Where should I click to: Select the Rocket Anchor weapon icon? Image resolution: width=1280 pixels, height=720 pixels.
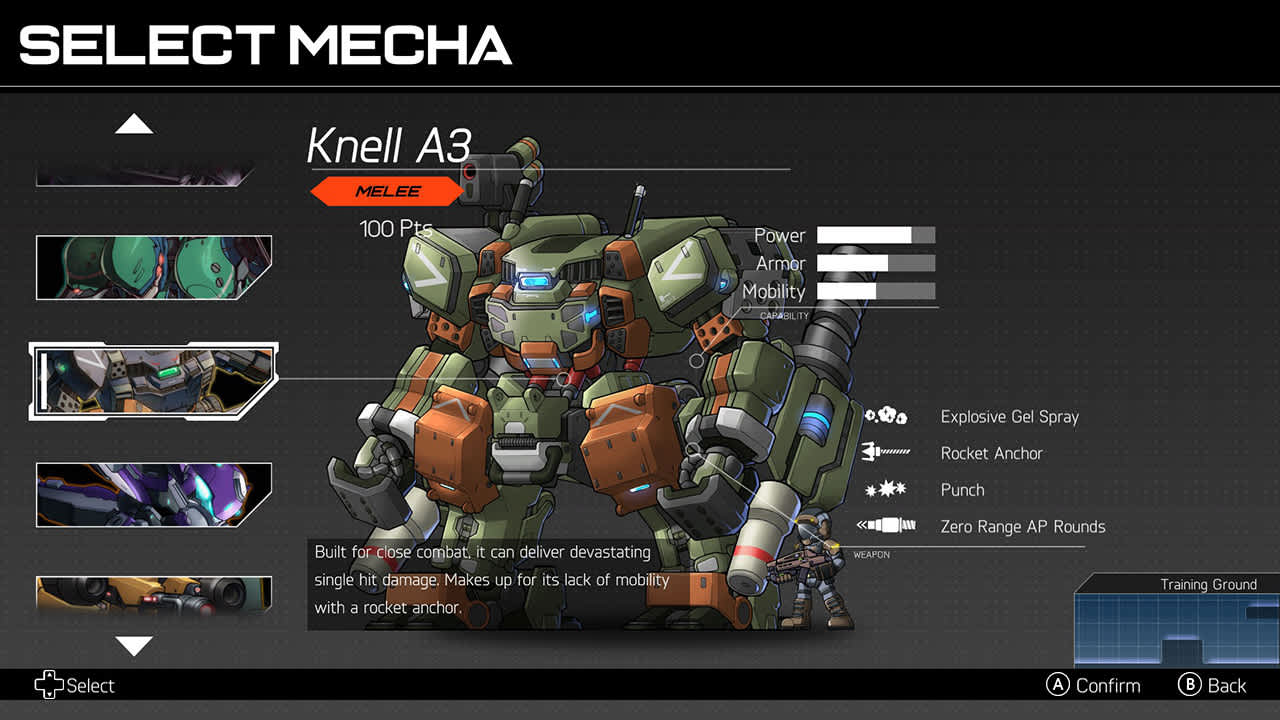click(886, 453)
